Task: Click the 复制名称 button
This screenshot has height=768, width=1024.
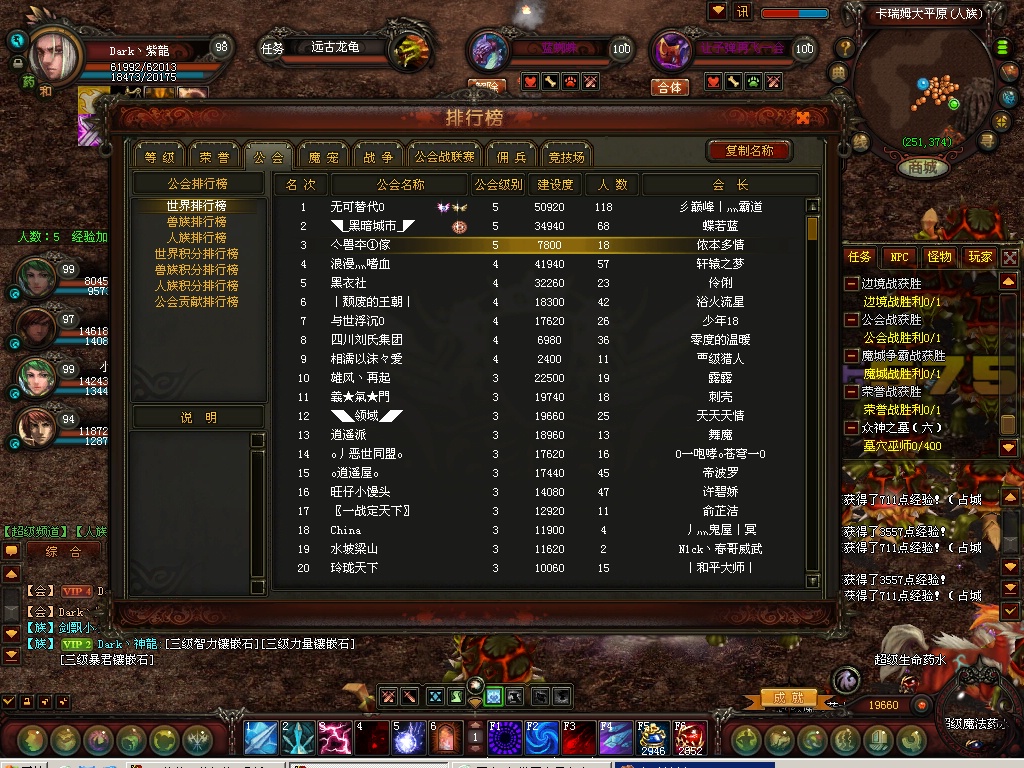Action: pyautogui.click(x=749, y=150)
